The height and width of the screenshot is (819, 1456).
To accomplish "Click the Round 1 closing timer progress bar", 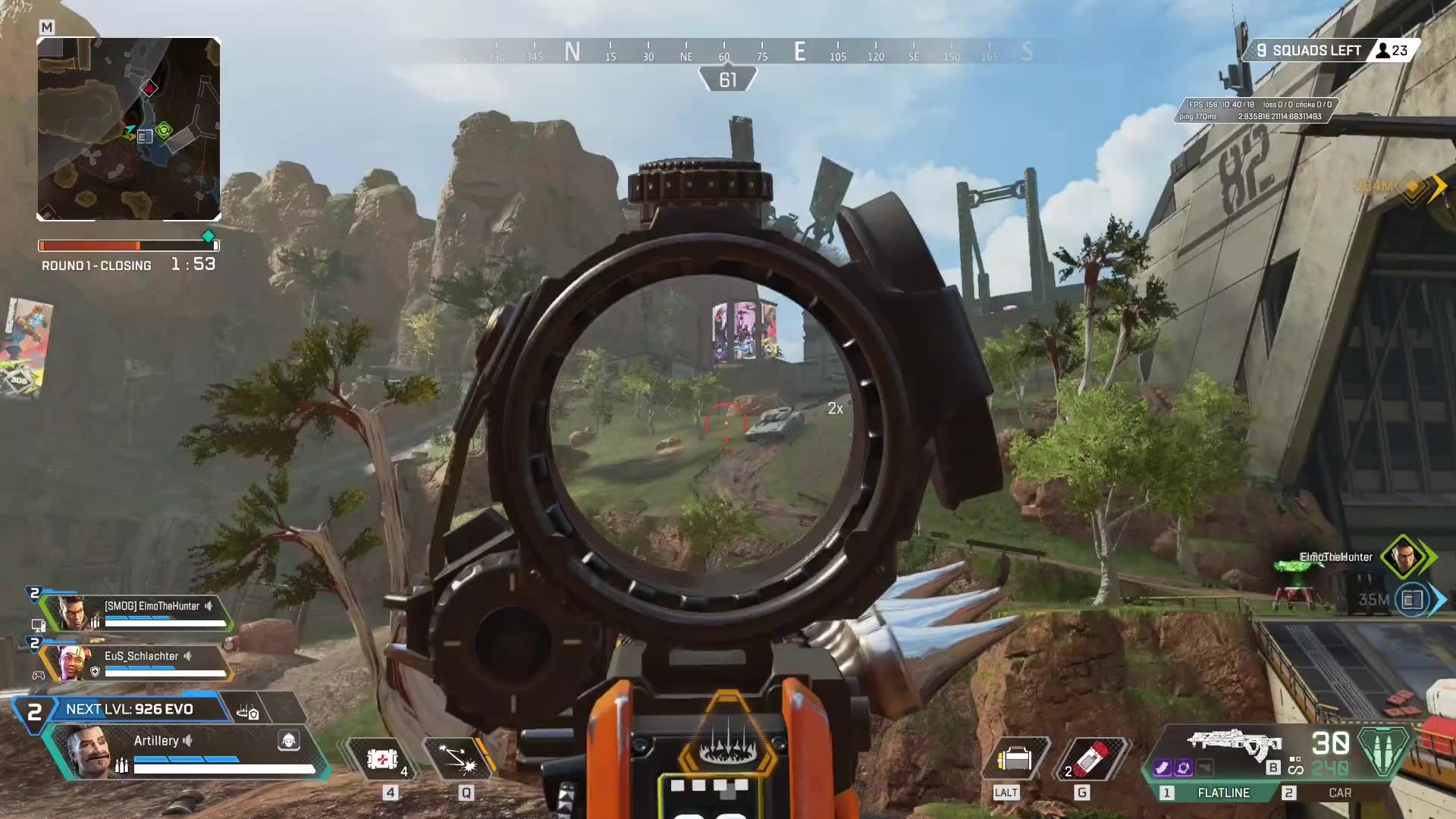I will click(x=127, y=245).
